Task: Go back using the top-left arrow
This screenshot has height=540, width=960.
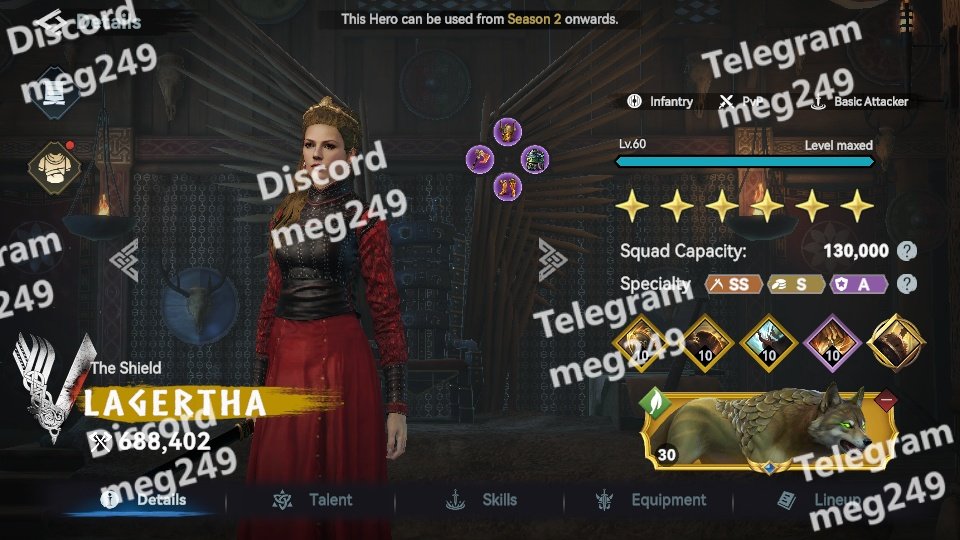Action: click(49, 21)
